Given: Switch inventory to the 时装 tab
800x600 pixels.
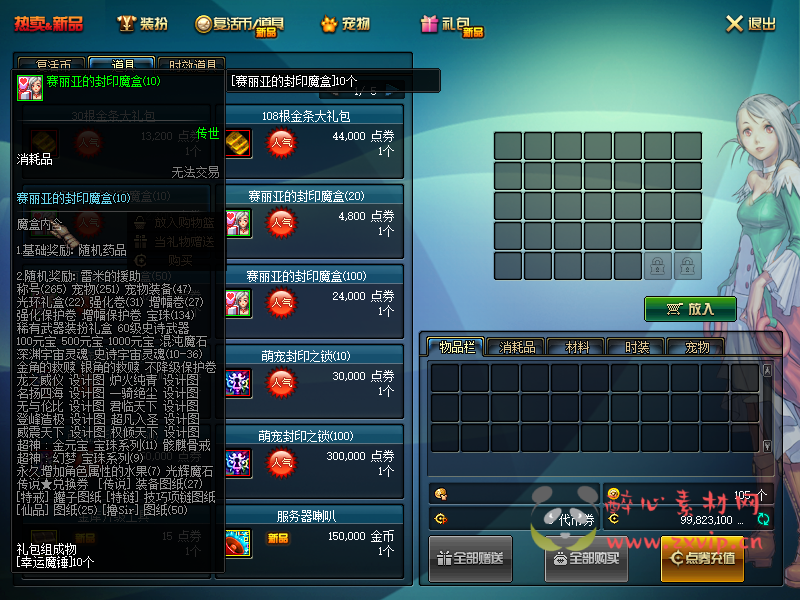Looking at the screenshot, I should (x=637, y=347).
